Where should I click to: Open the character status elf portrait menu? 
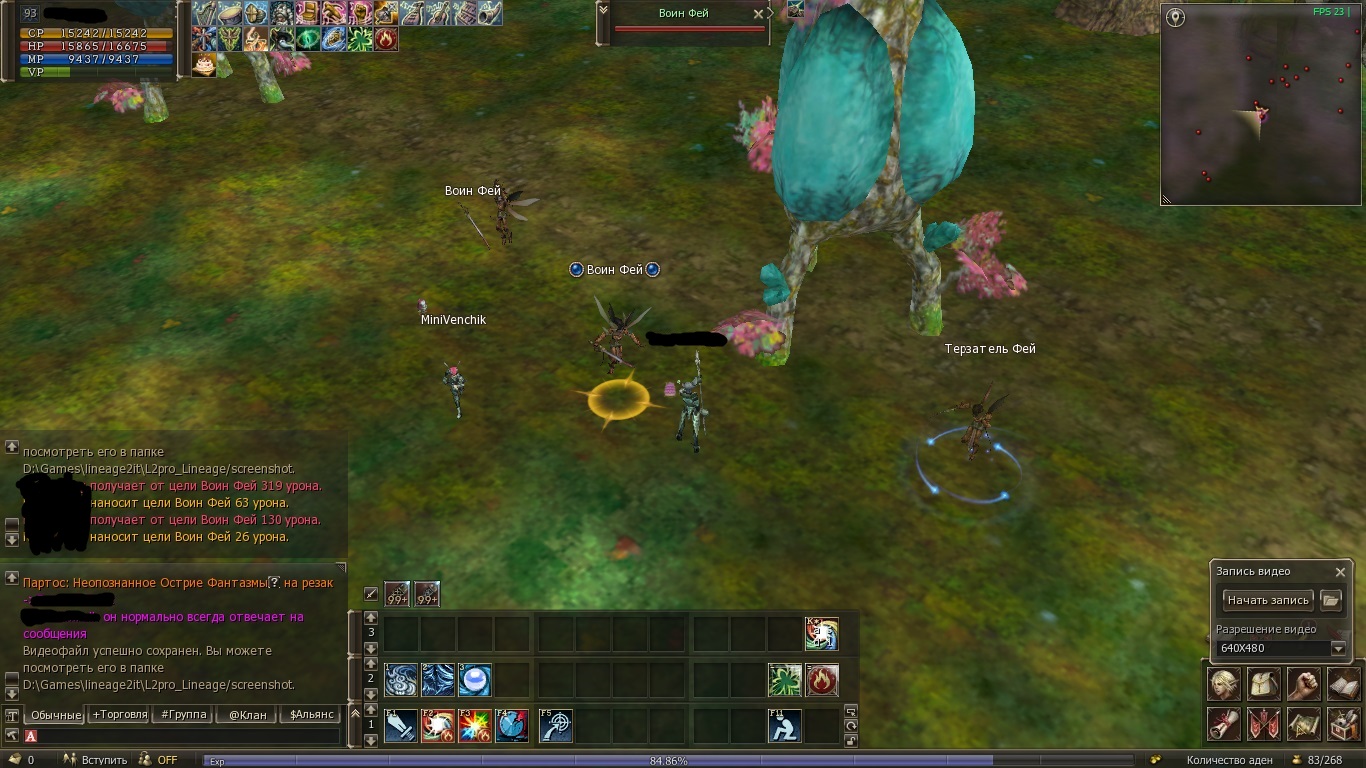pos(1225,685)
